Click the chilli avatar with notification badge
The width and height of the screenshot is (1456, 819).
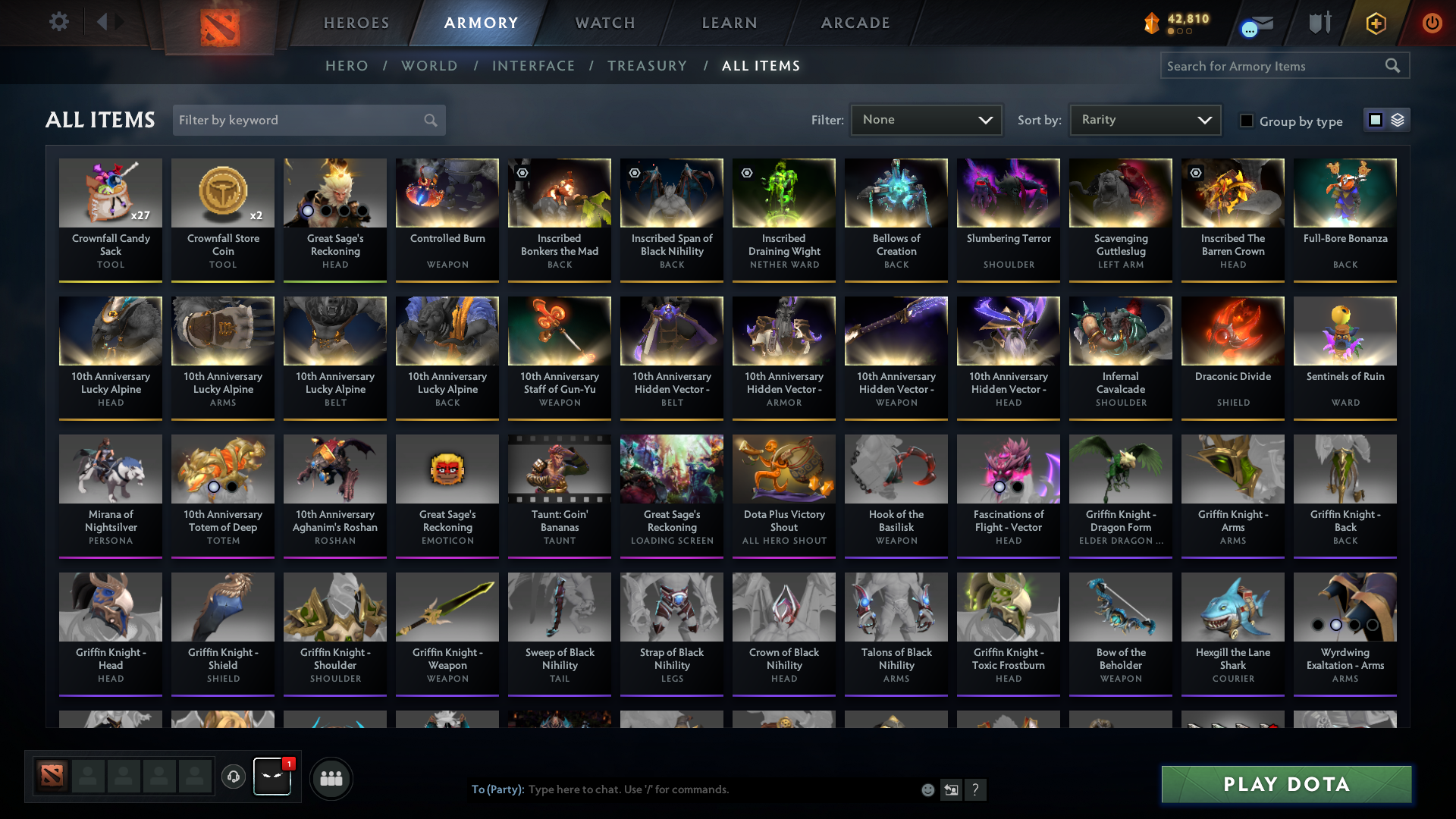271,778
